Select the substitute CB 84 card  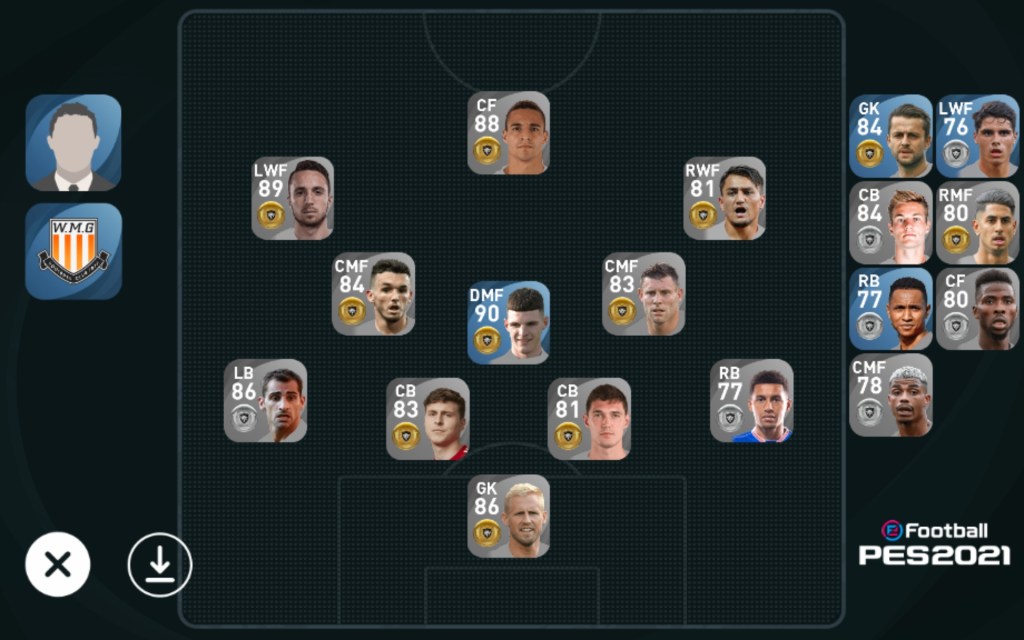pos(890,222)
